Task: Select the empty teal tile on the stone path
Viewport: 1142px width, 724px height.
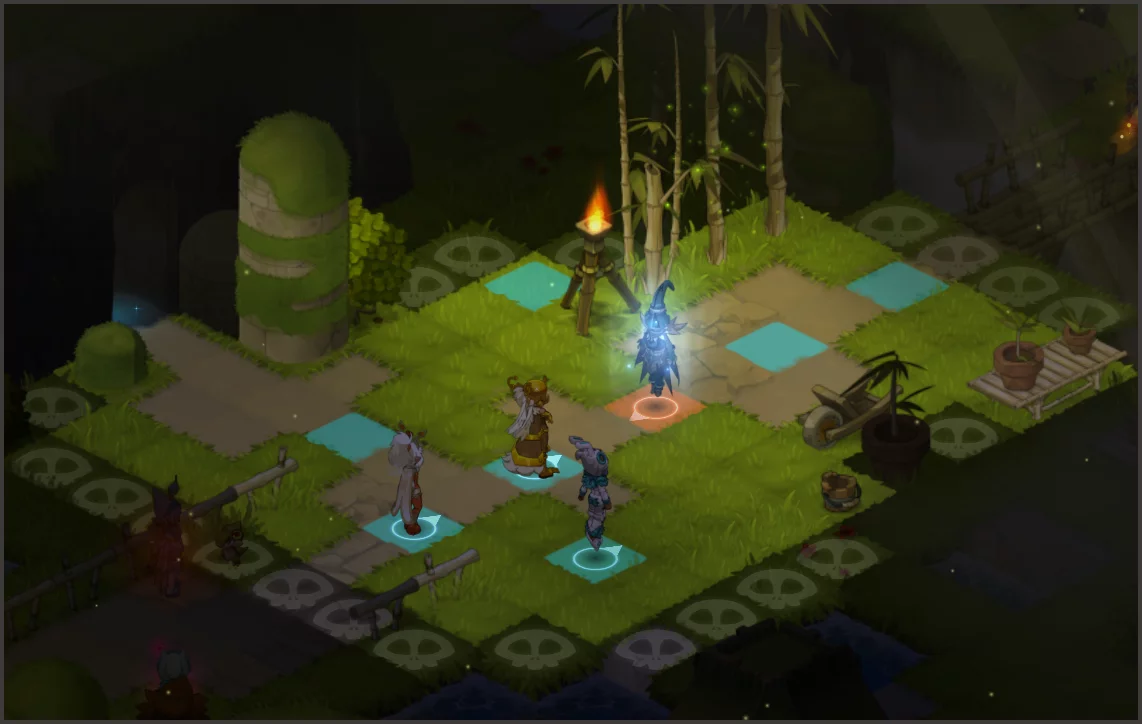Action: [x=350, y=437]
